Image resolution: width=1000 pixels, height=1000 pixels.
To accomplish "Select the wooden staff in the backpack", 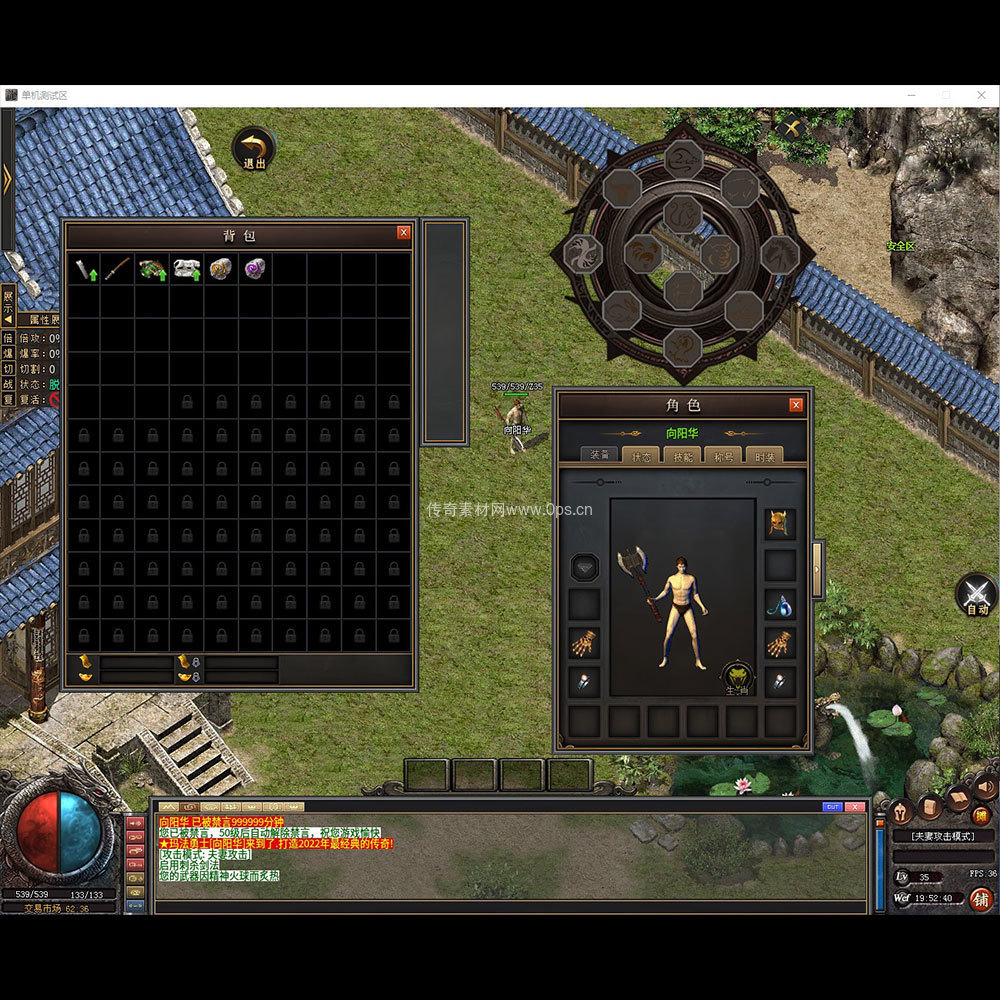I will (118, 268).
